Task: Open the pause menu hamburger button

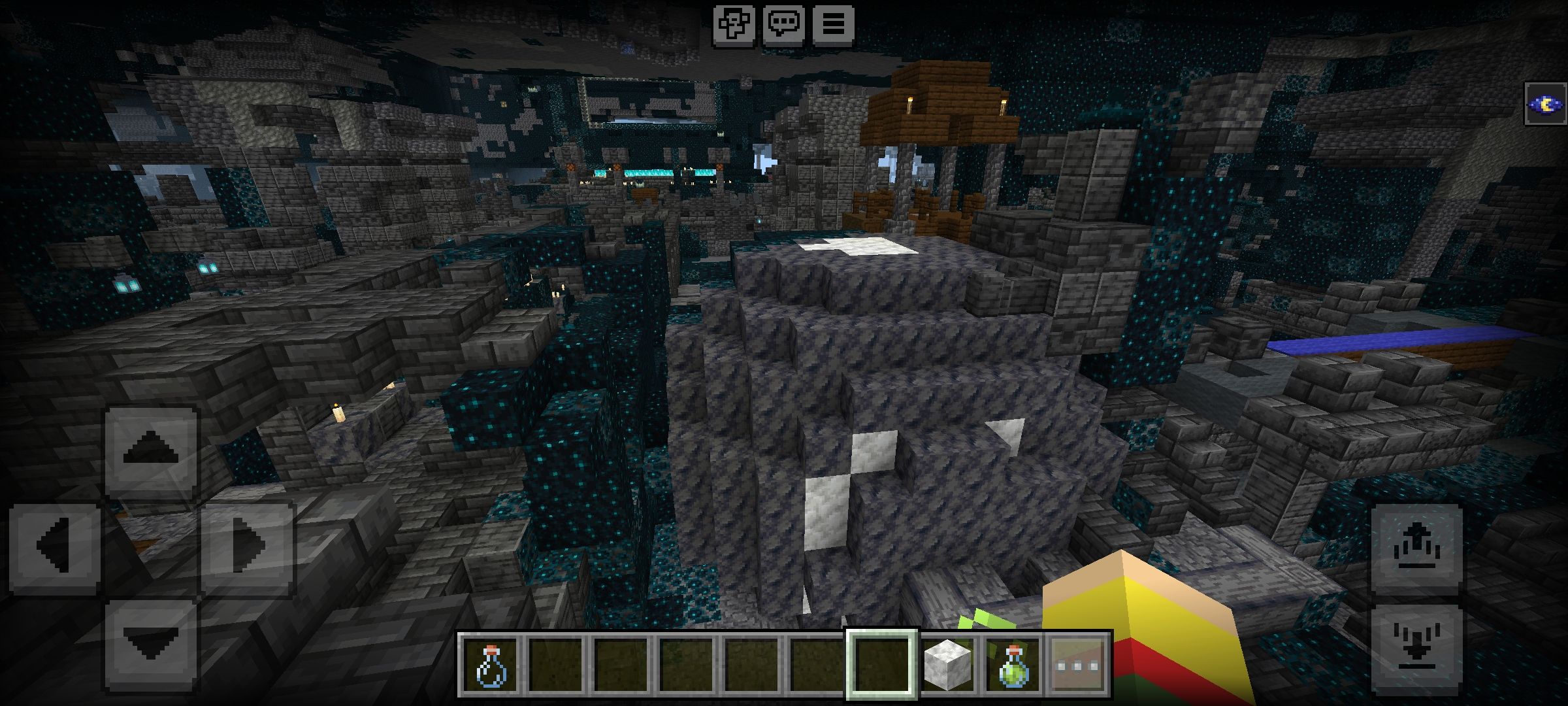Action: point(833,25)
